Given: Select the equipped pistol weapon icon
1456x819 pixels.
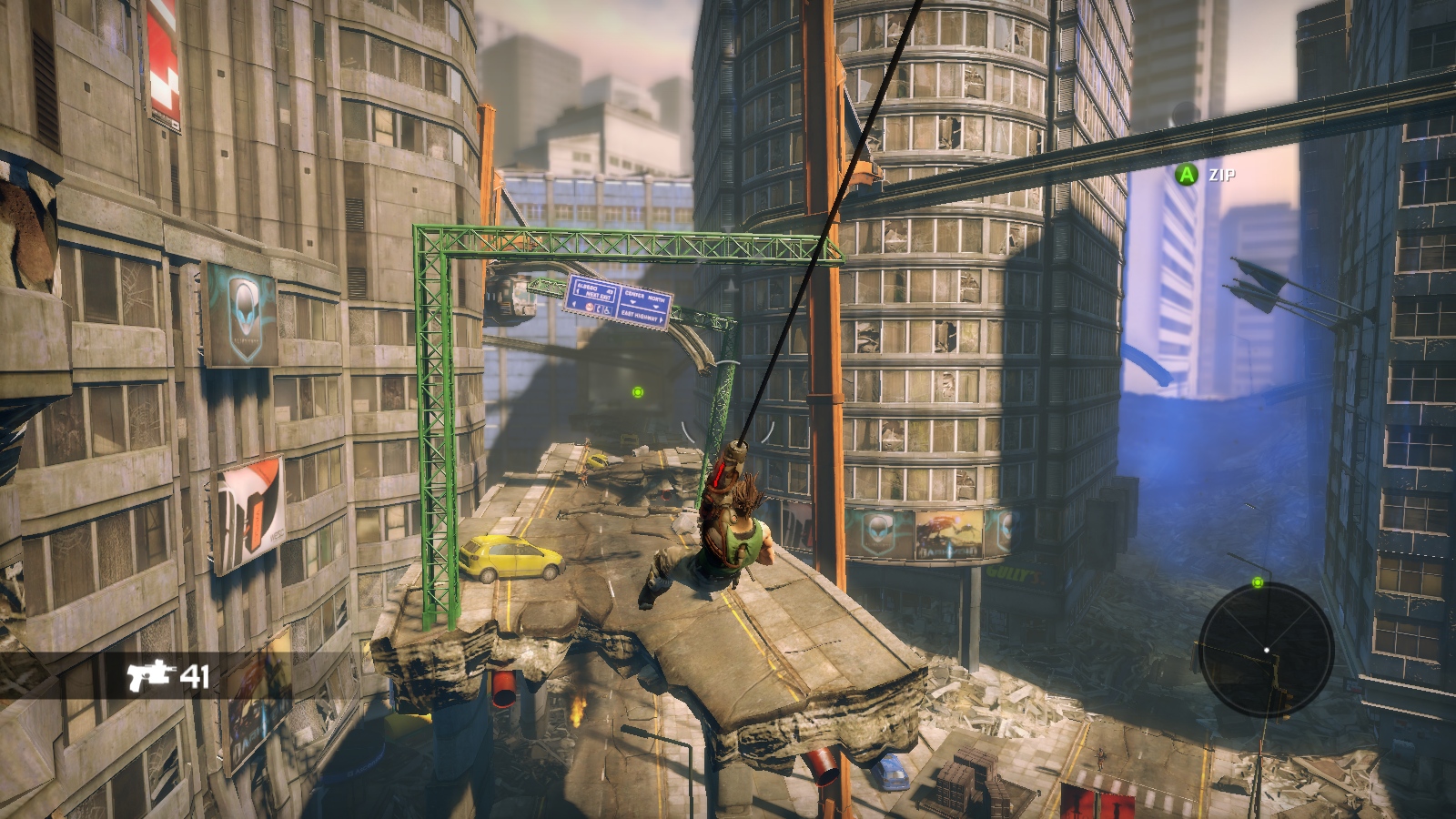Looking at the screenshot, I should (149, 675).
